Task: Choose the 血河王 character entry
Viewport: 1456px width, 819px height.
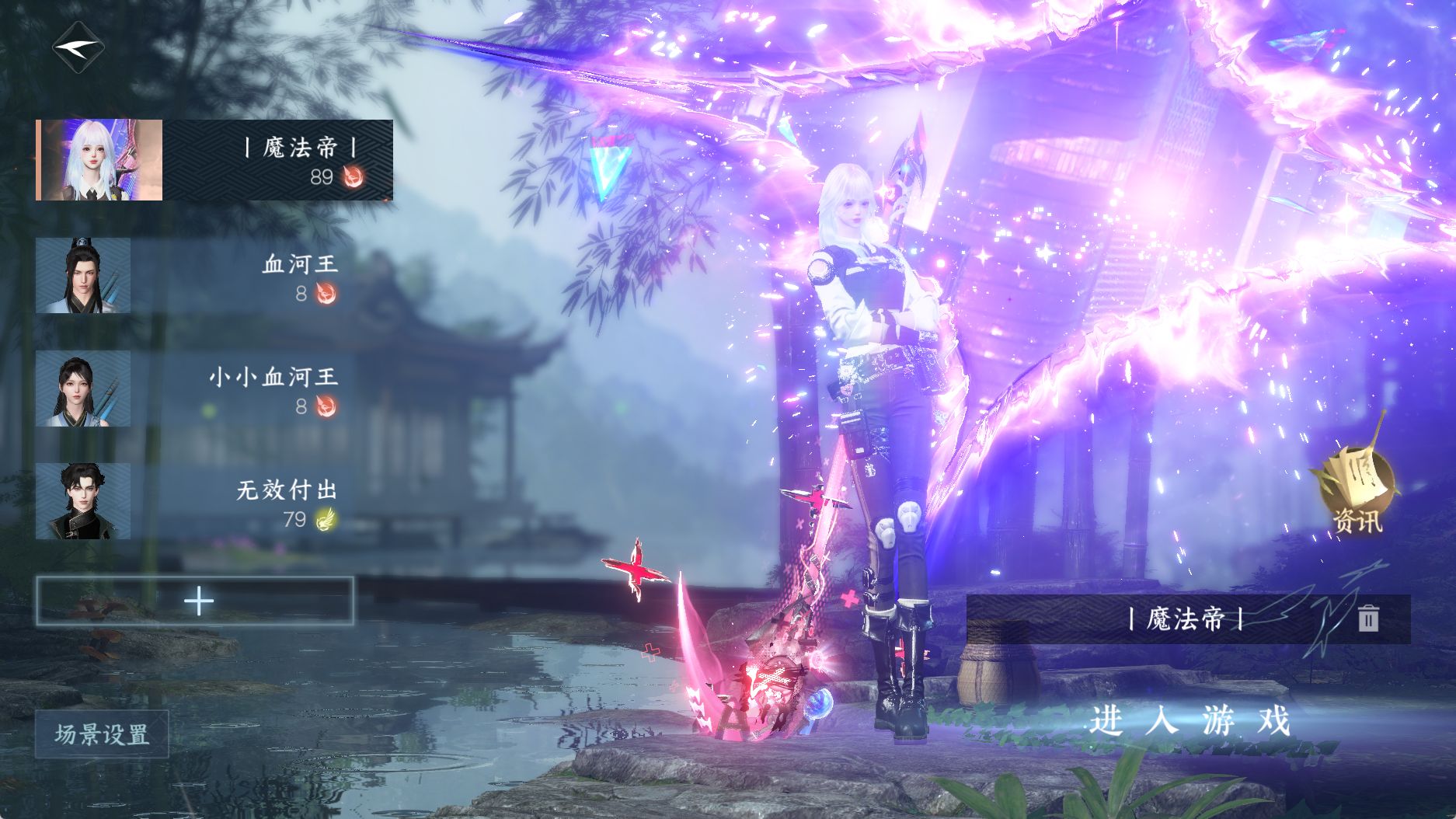Action: pyautogui.click(x=194, y=276)
